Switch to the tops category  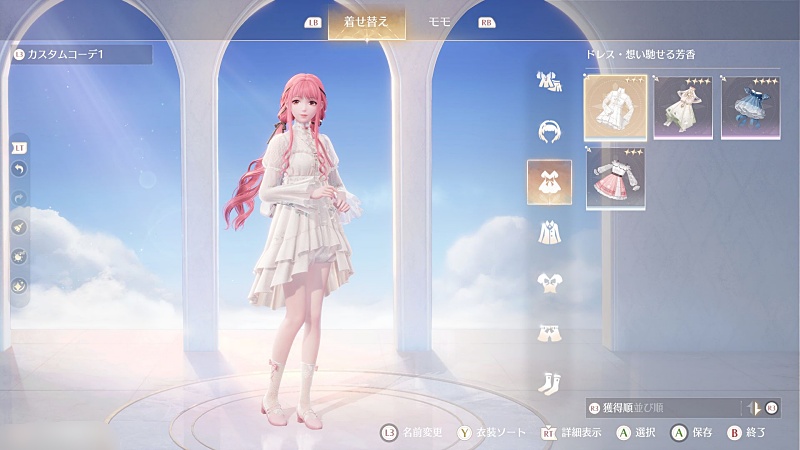(x=549, y=283)
